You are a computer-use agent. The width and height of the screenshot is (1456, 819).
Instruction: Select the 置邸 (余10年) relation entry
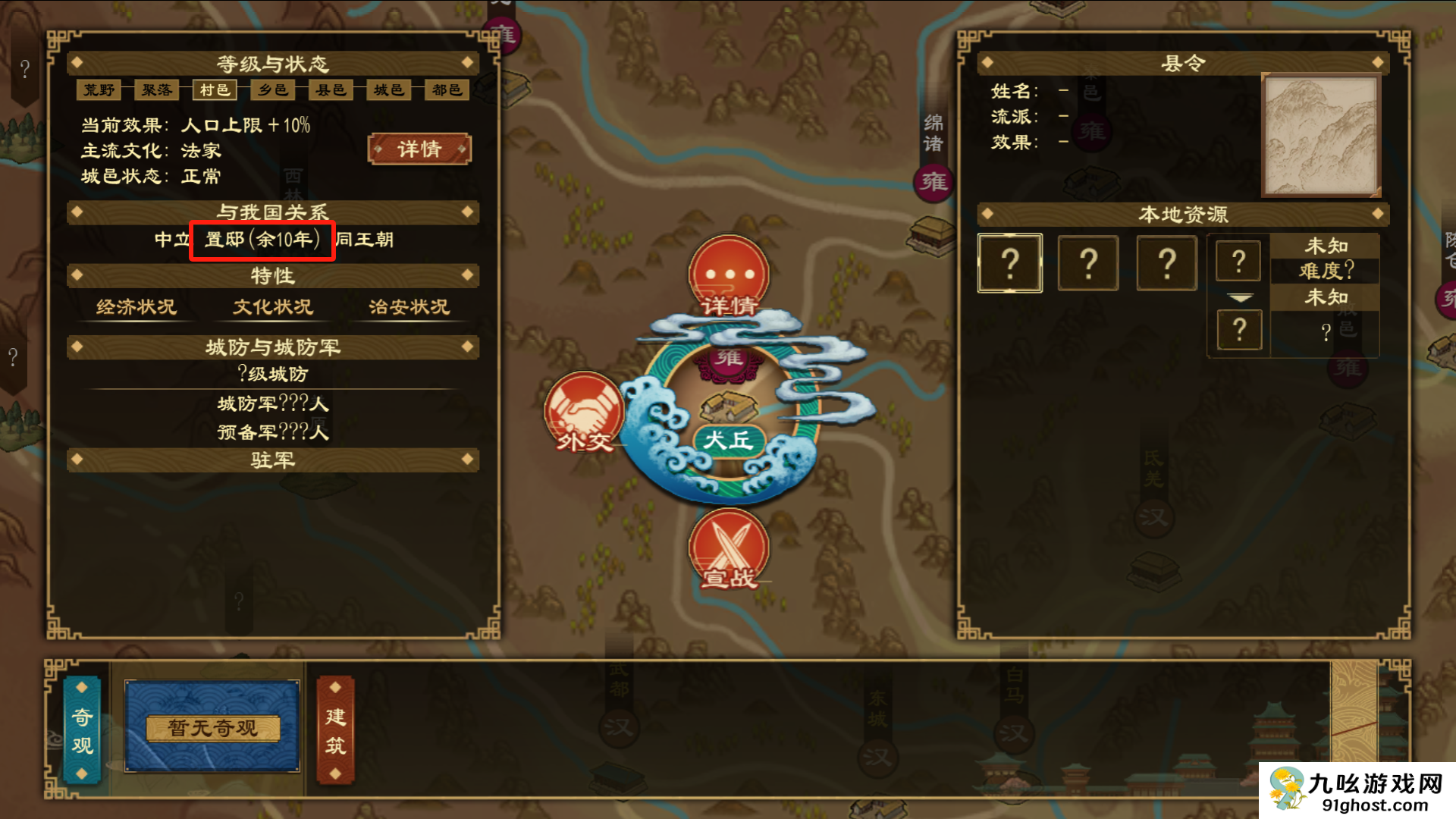coord(262,240)
